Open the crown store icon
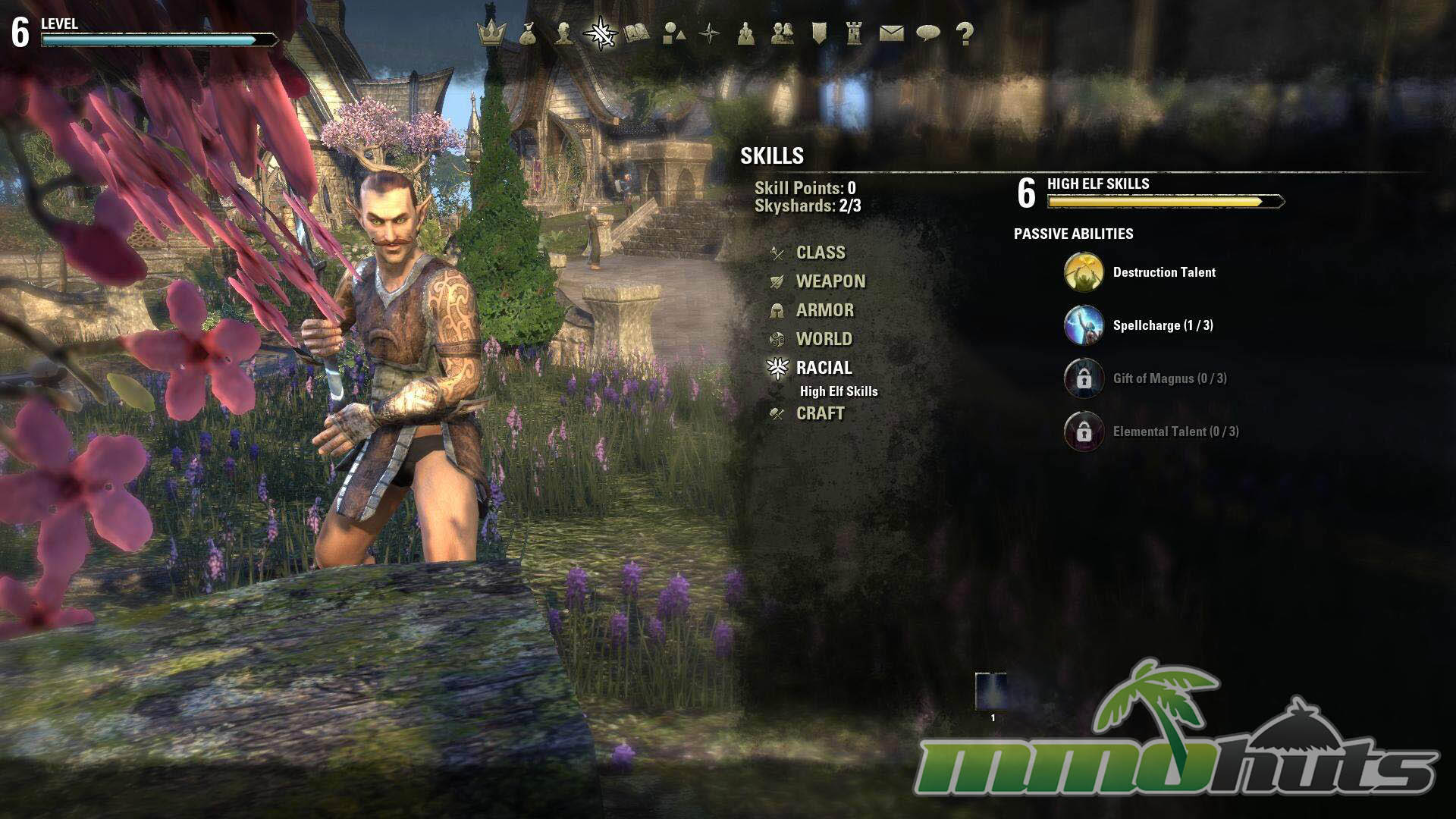 (491, 33)
